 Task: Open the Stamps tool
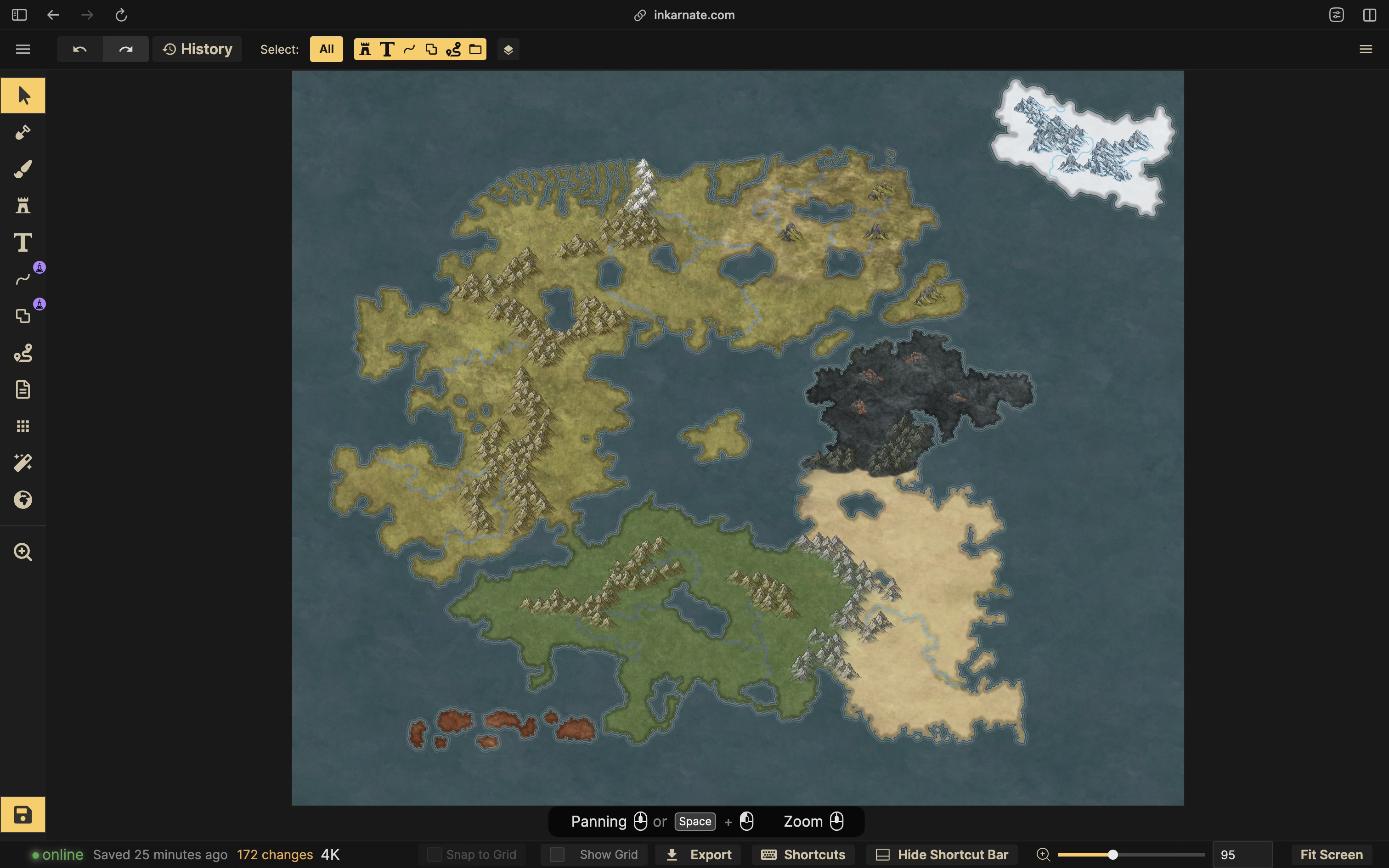pyautogui.click(x=23, y=206)
